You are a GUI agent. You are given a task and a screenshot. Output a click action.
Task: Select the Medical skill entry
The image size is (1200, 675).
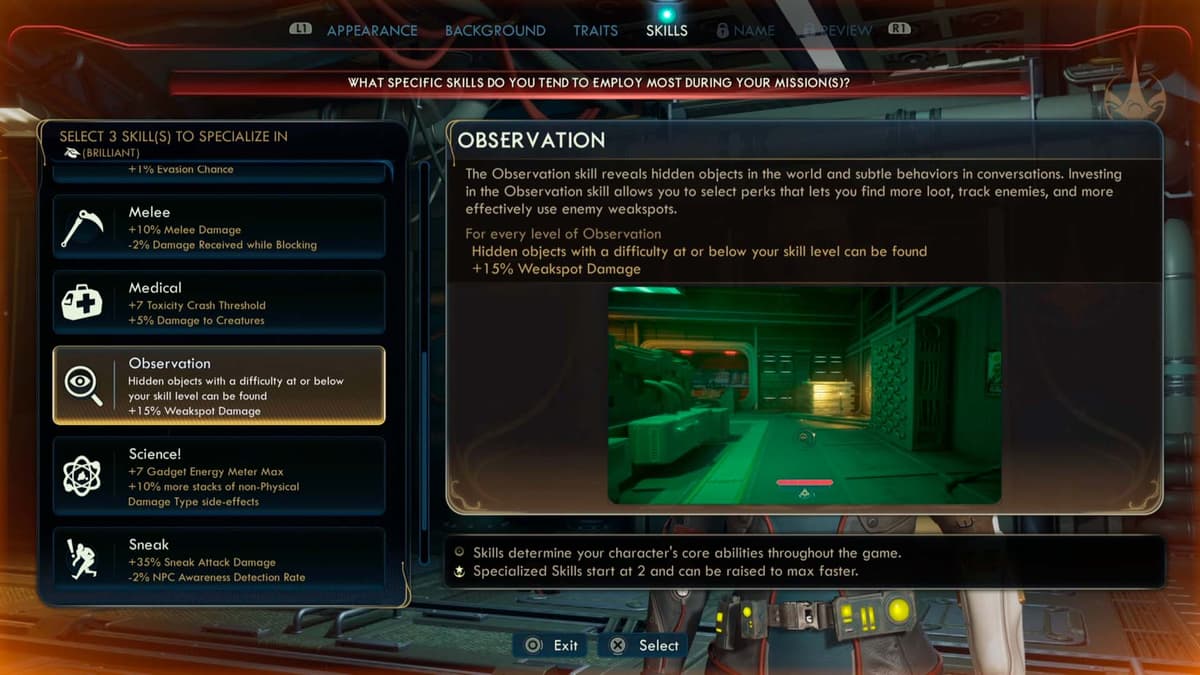(x=219, y=304)
